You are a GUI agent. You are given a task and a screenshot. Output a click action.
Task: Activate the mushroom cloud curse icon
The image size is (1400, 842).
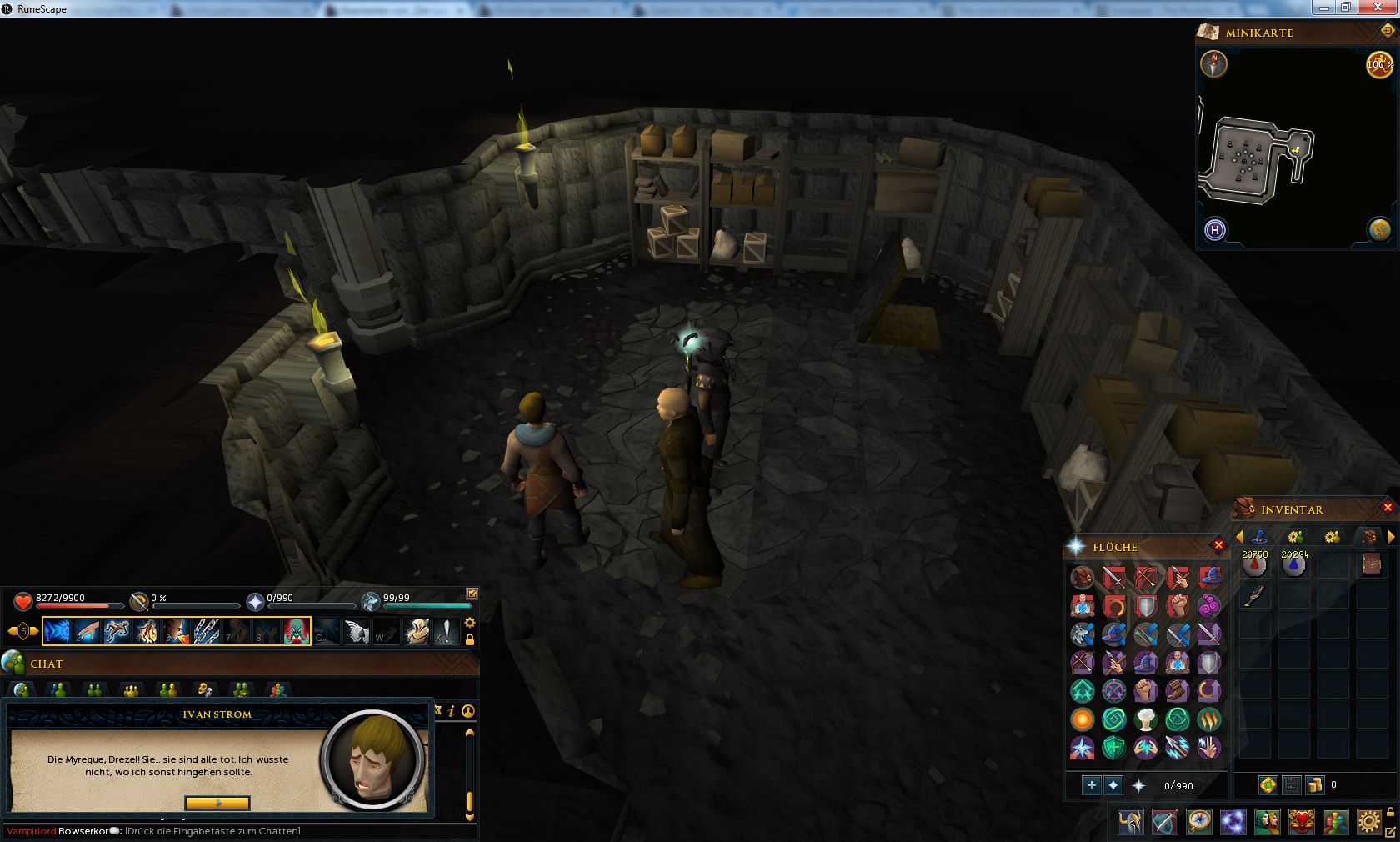1146,719
